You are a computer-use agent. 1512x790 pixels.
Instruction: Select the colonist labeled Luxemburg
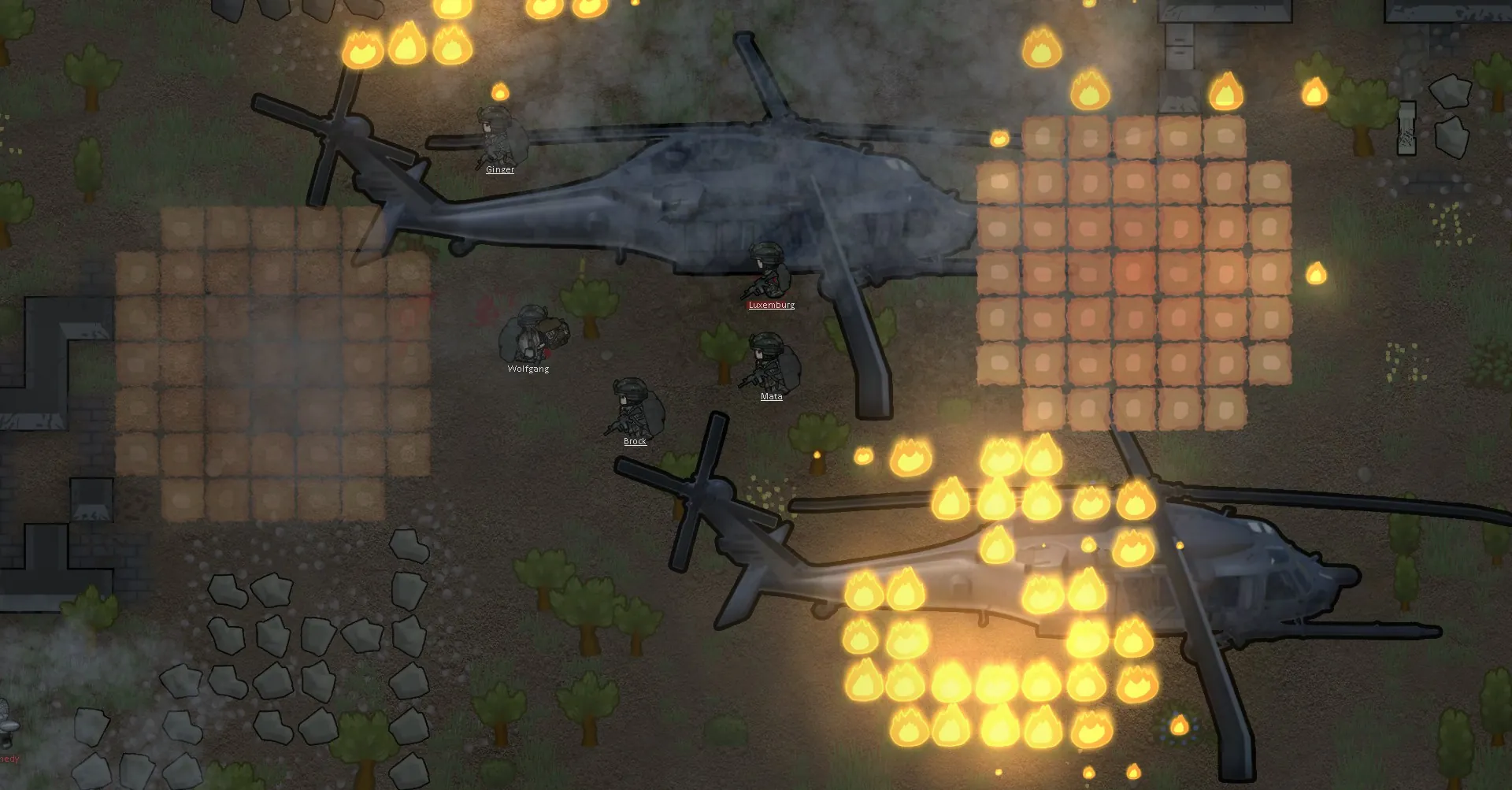click(767, 272)
